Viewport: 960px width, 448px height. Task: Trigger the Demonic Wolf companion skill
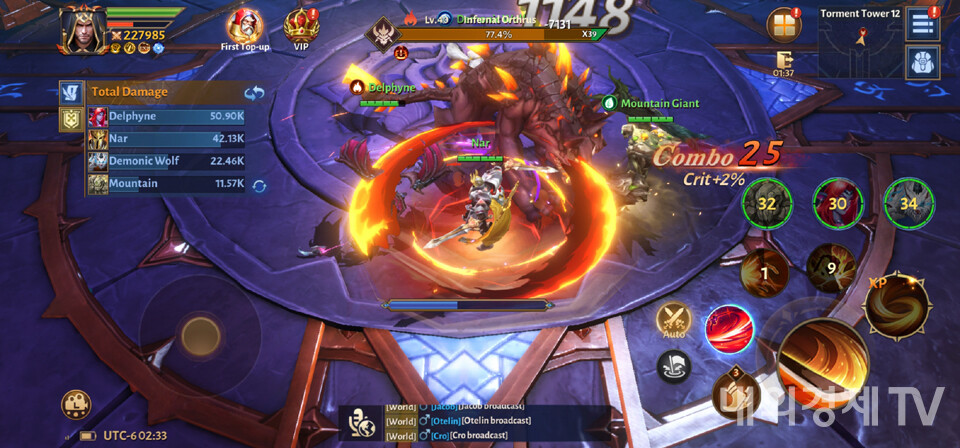coord(909,204)
